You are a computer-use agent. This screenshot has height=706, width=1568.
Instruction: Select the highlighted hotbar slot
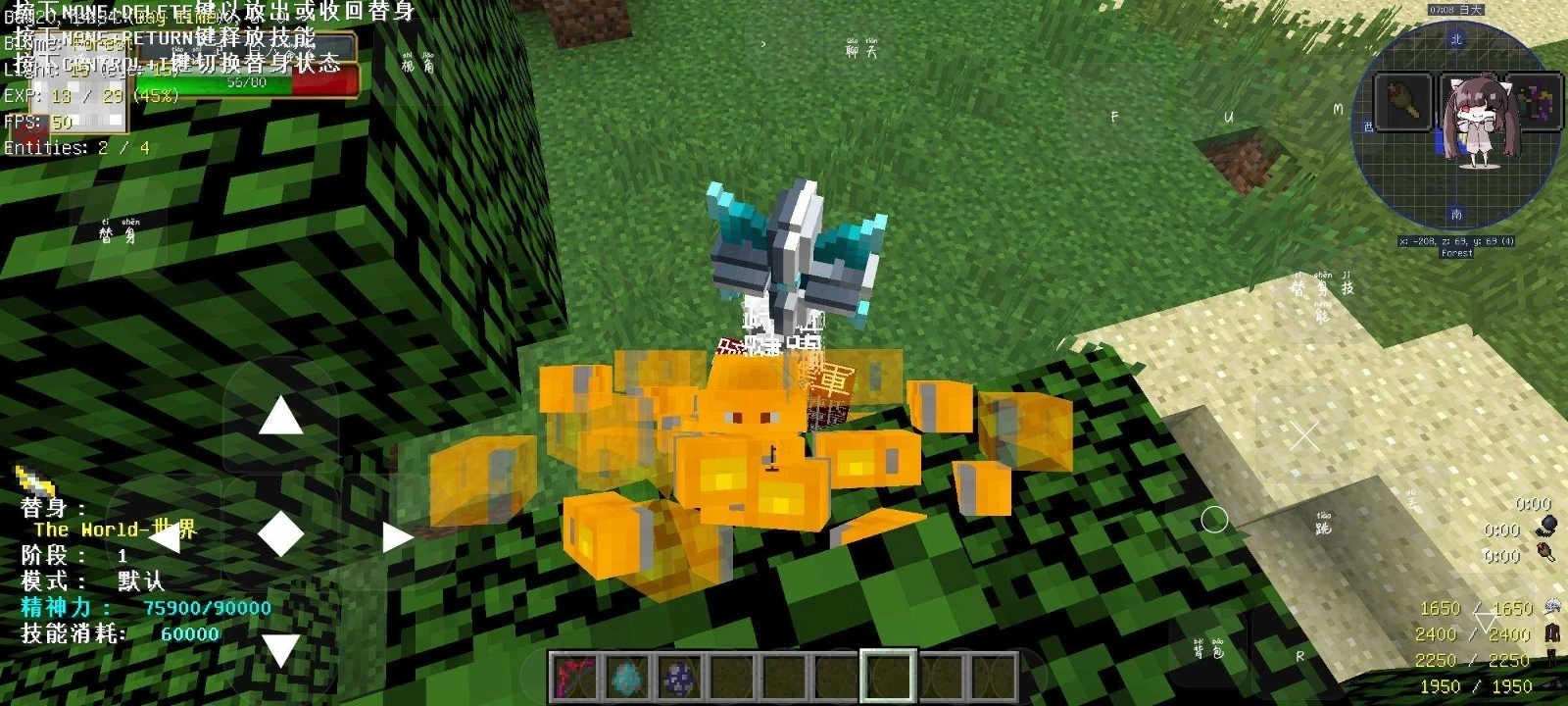[887, 677]
